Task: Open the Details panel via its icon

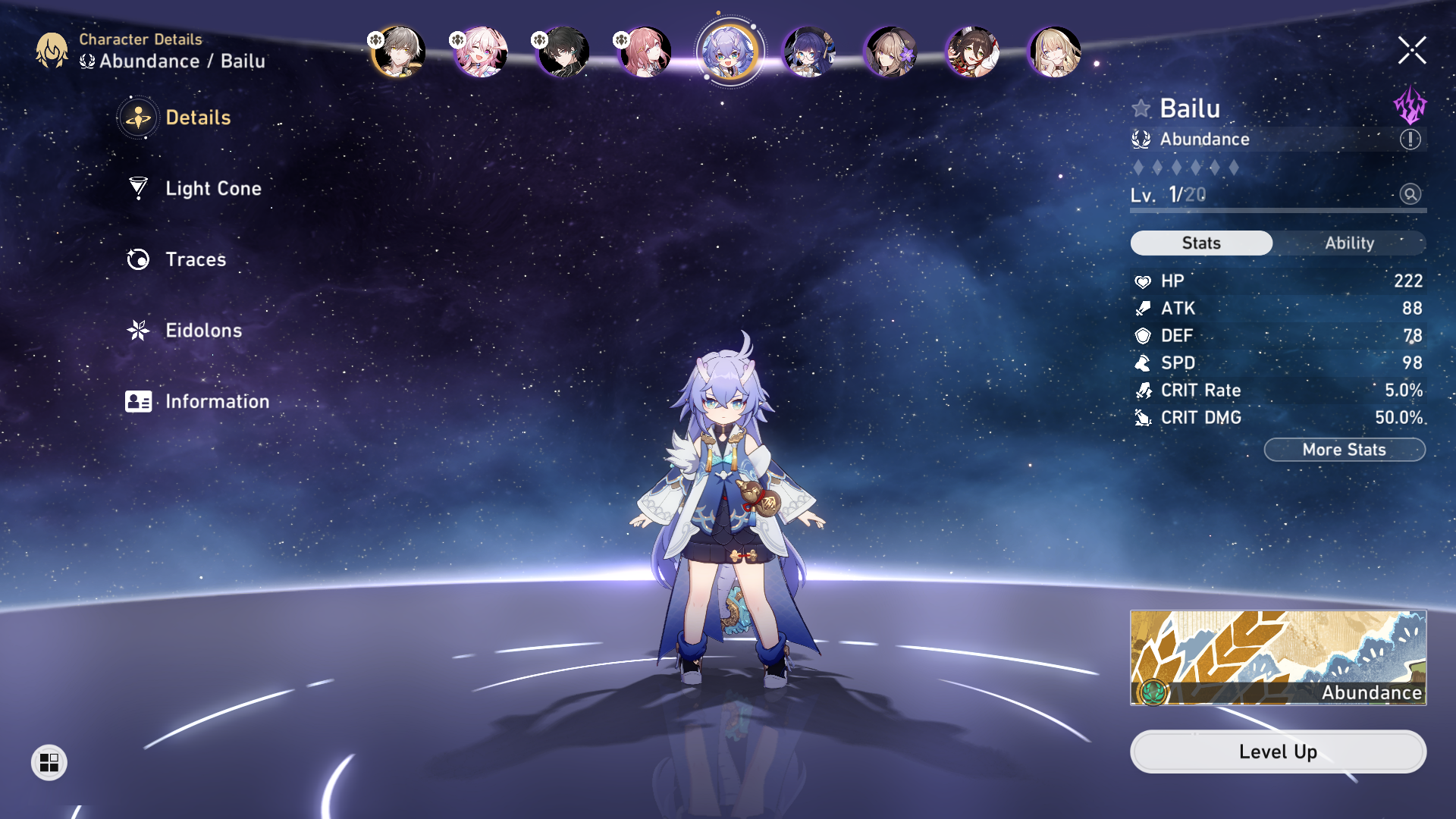Action: (x=137, y=118)
